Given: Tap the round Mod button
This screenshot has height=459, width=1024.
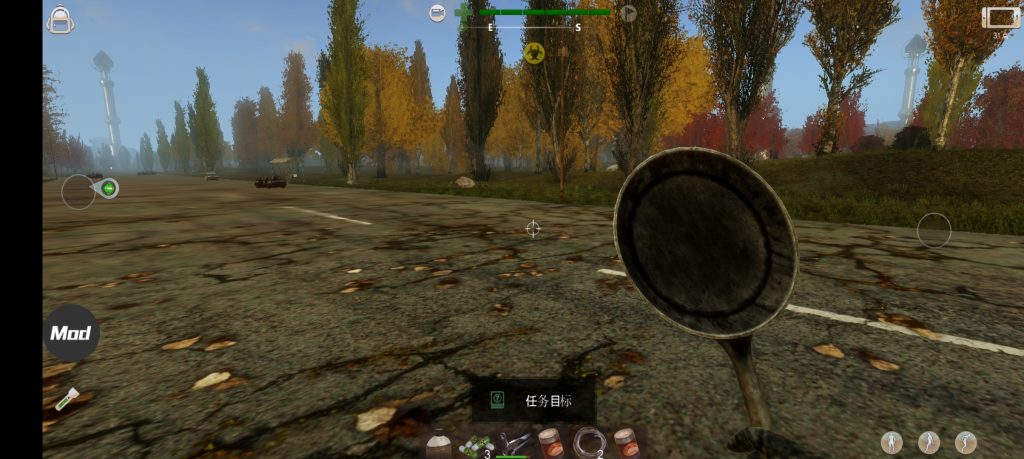Looking at the screenshot, I should [x=71, y=333].
